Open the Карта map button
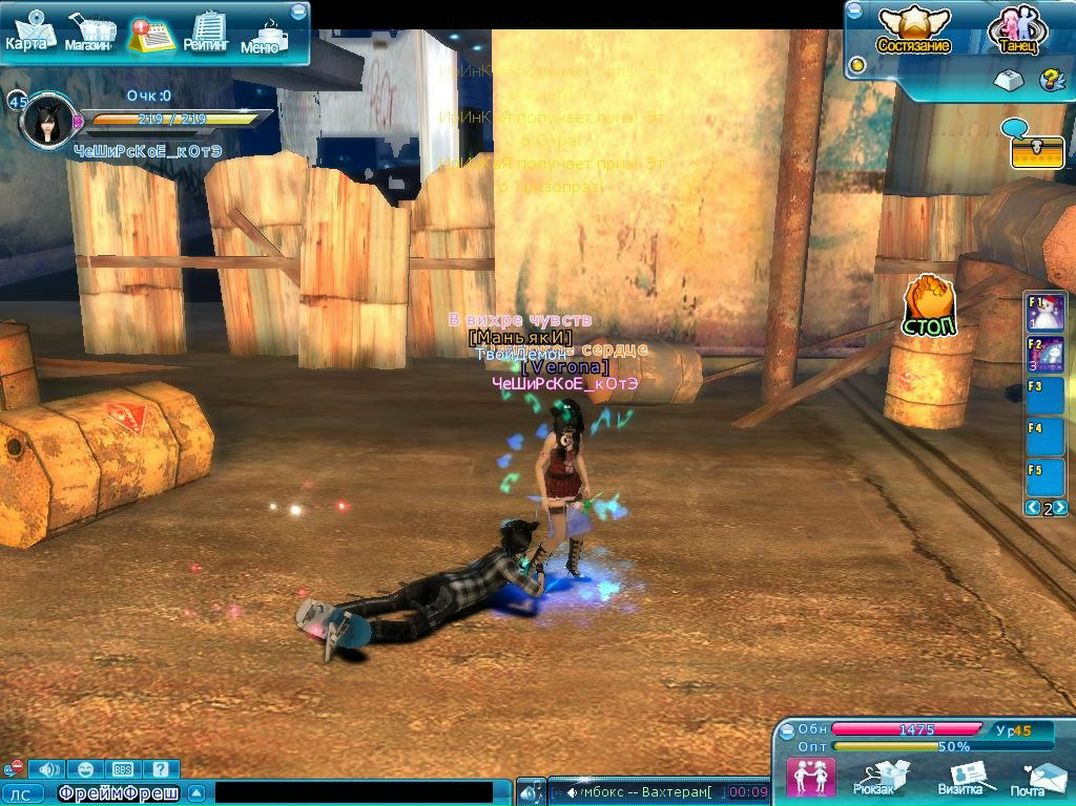This screenshot has width=1076, height=806. (28, 32)
